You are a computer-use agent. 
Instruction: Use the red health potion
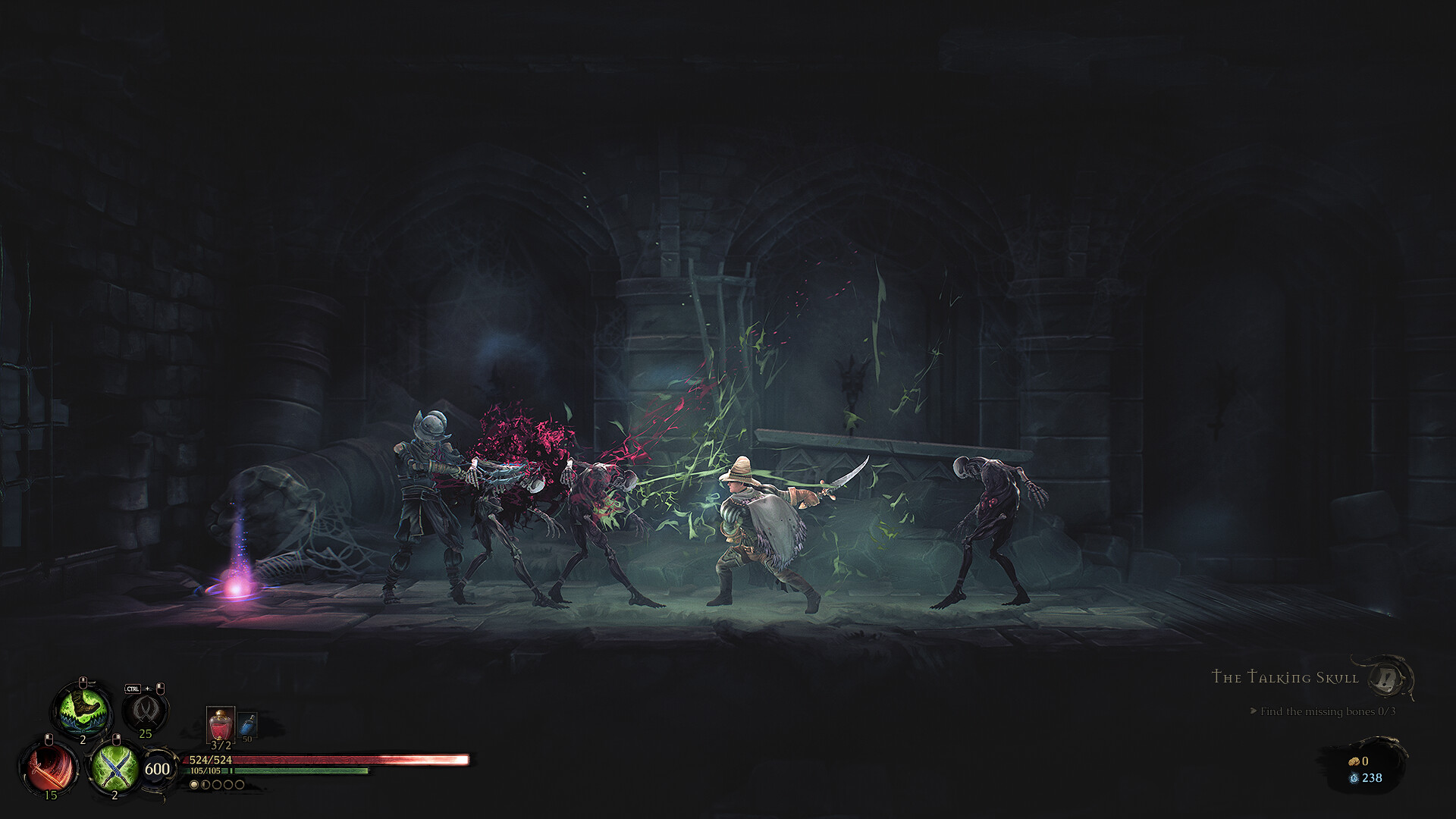[220, 724]
